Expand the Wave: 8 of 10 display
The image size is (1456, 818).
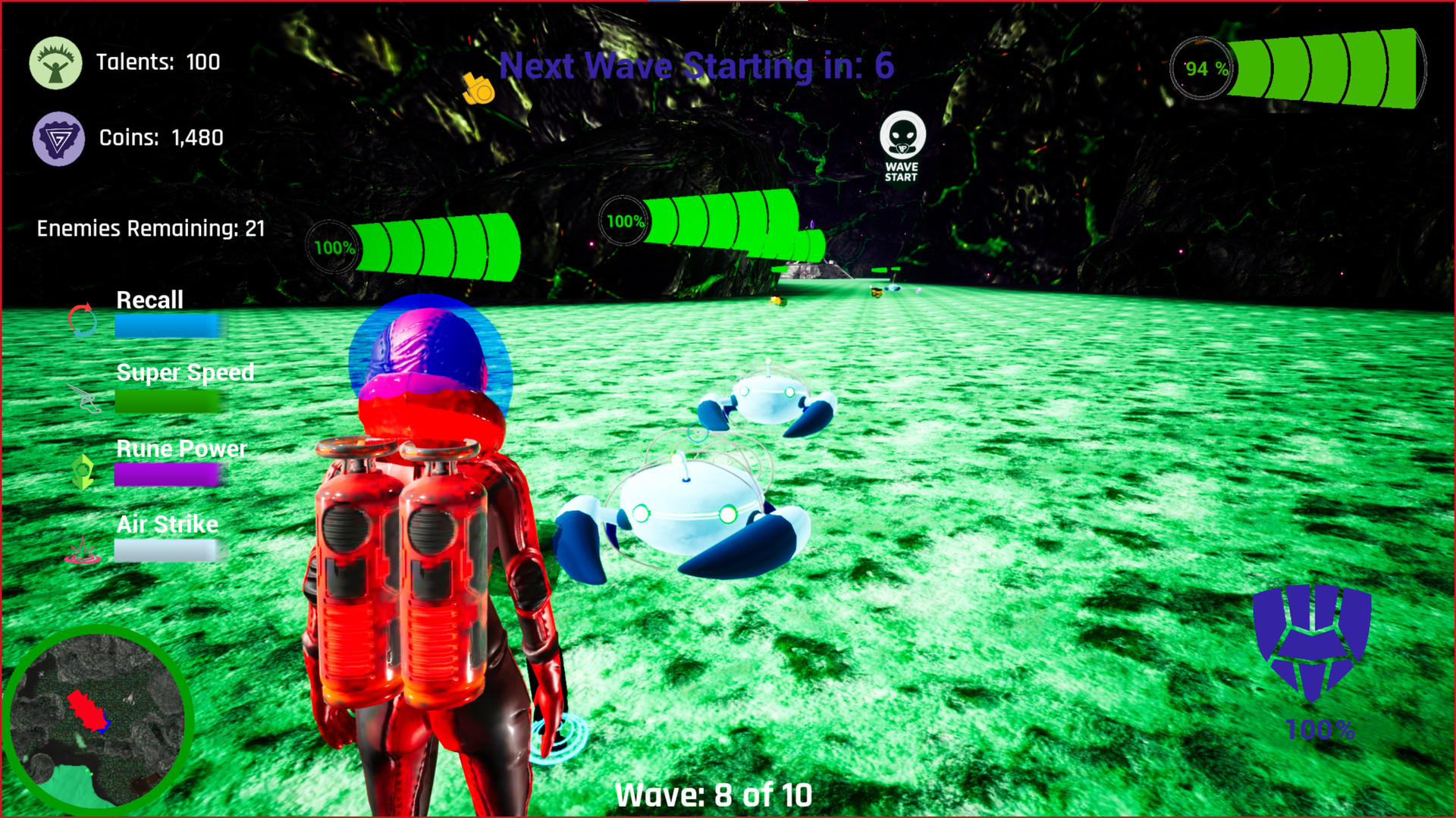[x=714, y=794]
